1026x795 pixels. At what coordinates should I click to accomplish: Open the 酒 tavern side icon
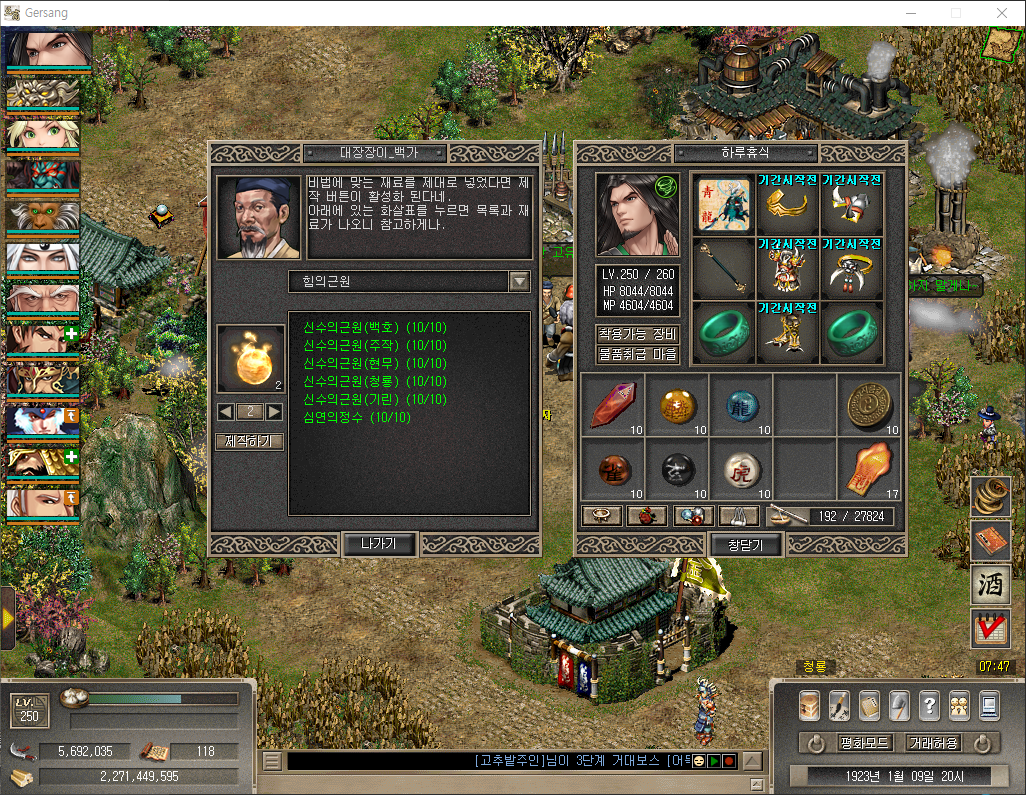(x=989, y=584)
